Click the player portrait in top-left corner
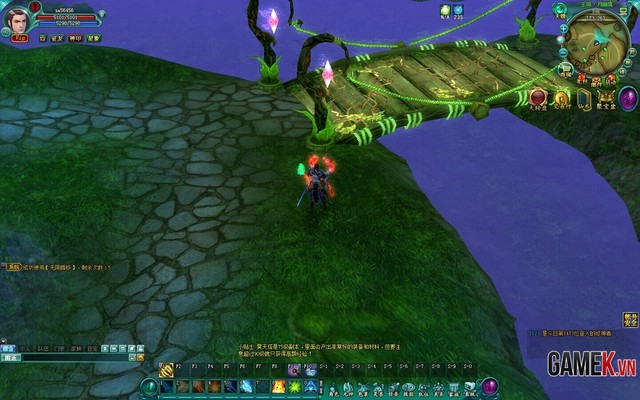 pyautogui.click(x=16, y=20)
